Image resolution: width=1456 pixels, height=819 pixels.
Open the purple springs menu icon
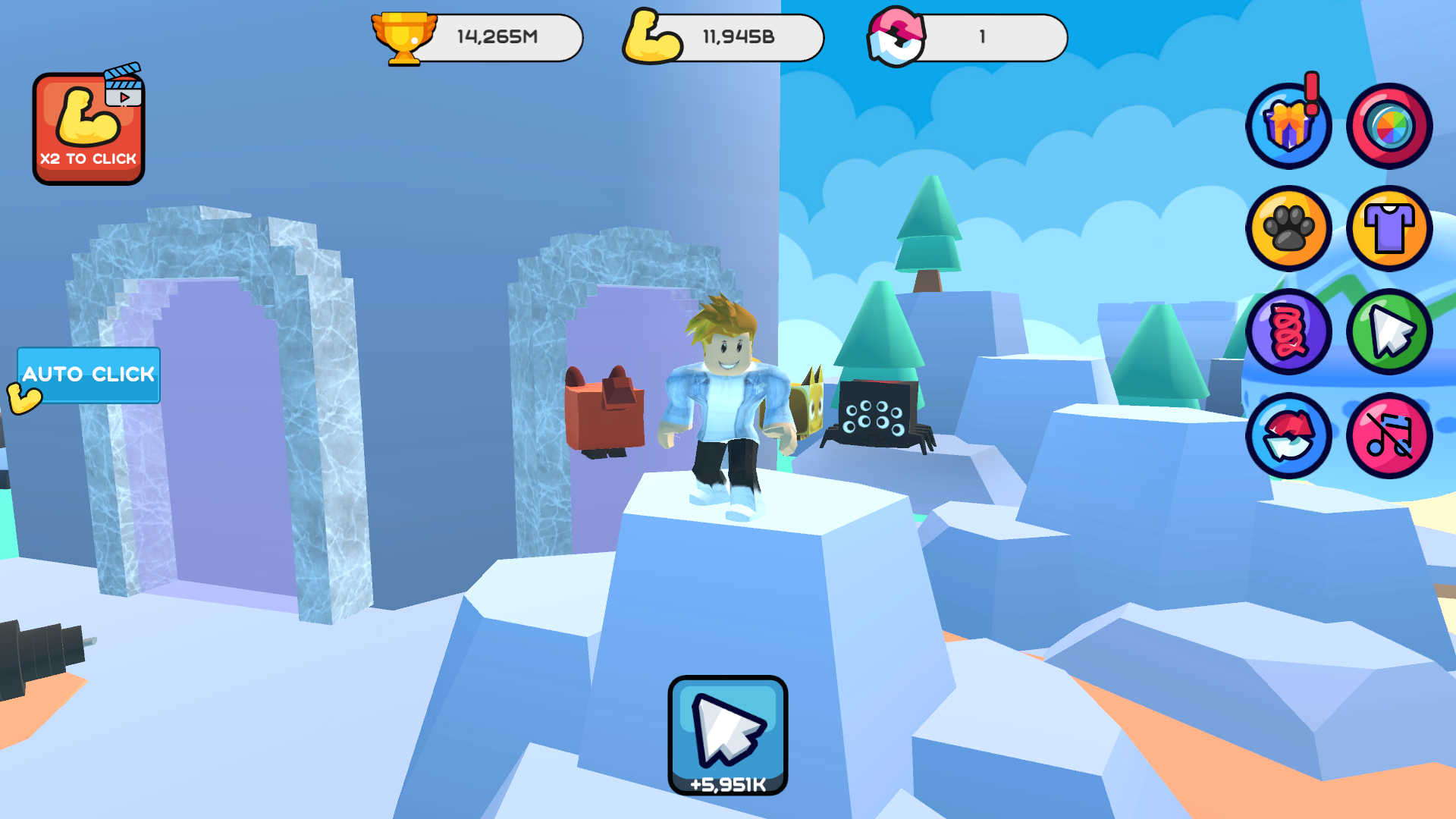1289,331
